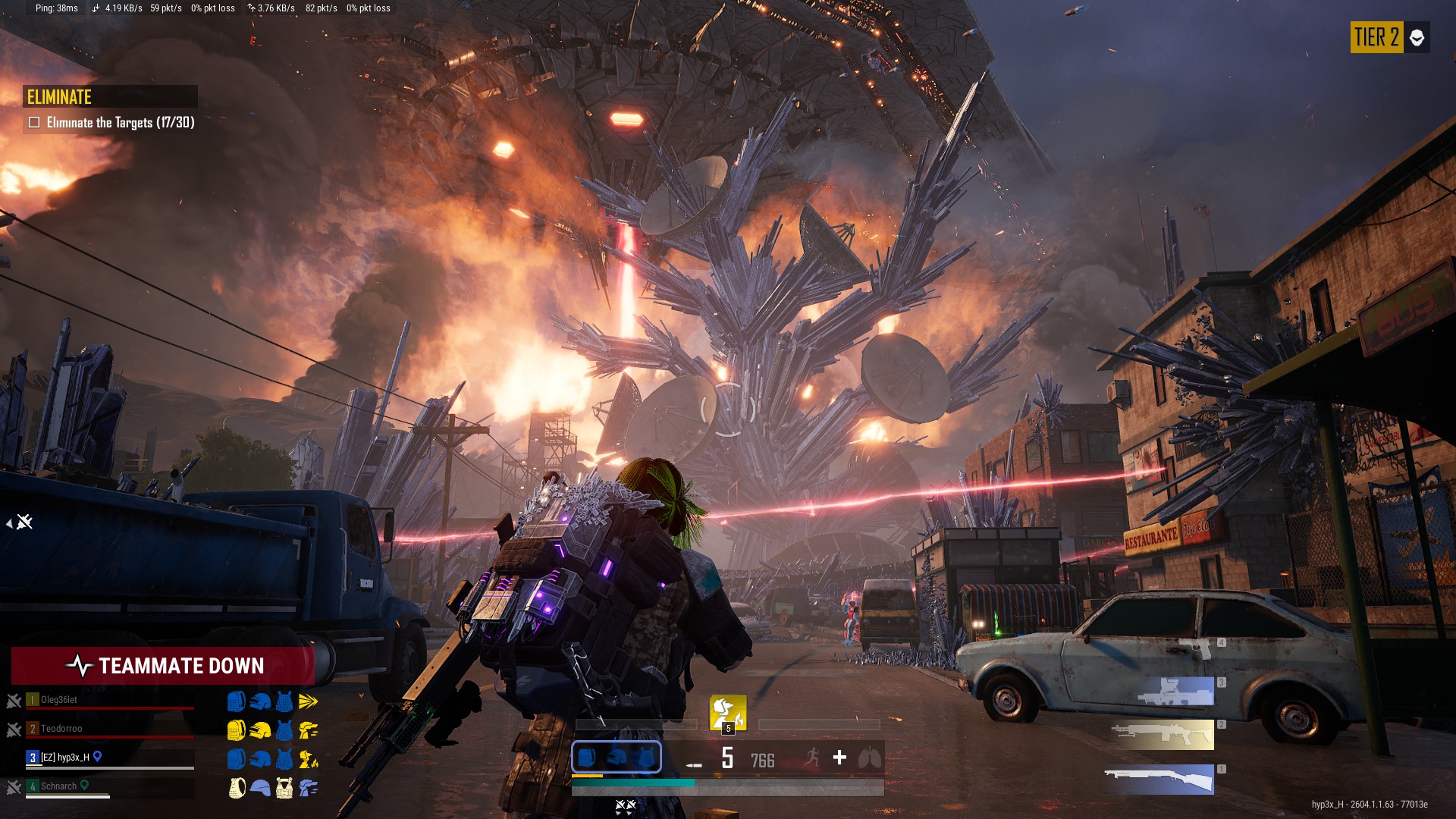Choose the bullpup weapon in slot 3
Viewport: 1456px width, 819px height.
1174,692
